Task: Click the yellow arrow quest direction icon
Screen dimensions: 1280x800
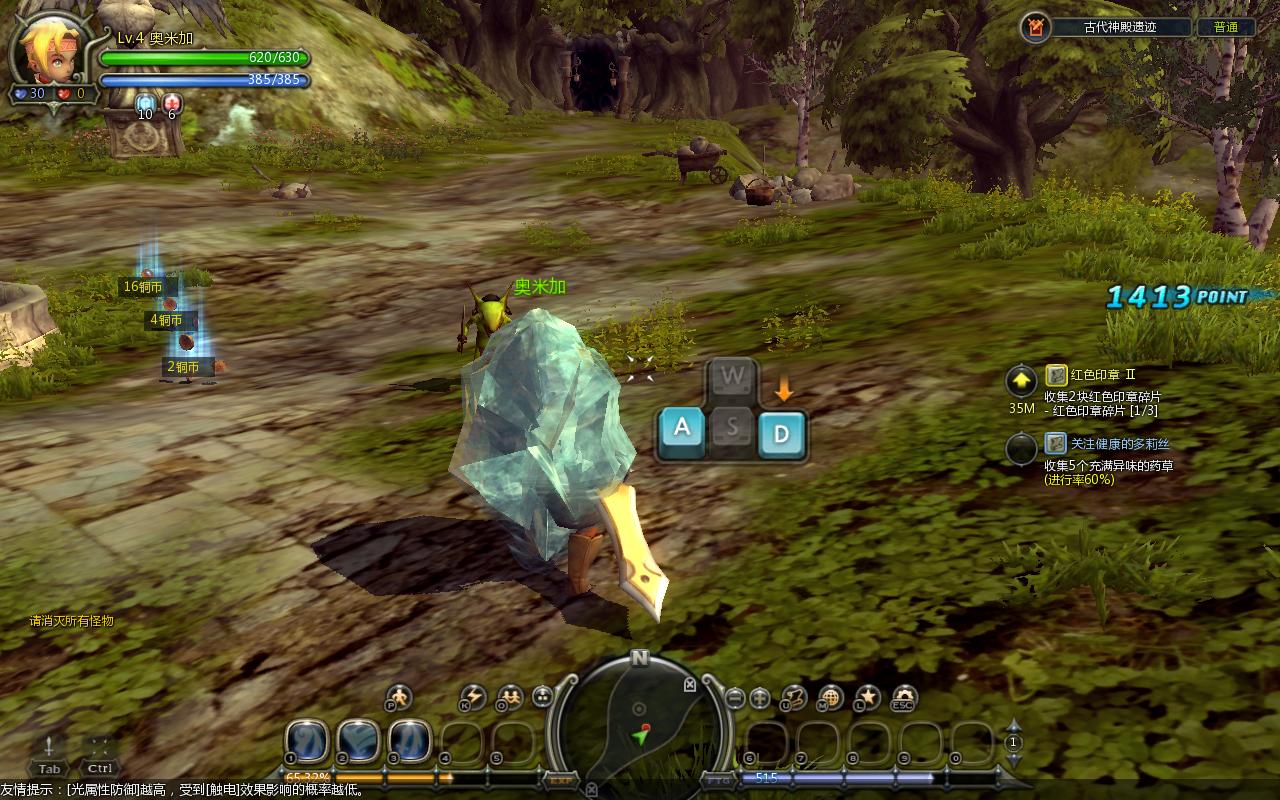Action: (1021, 381)
